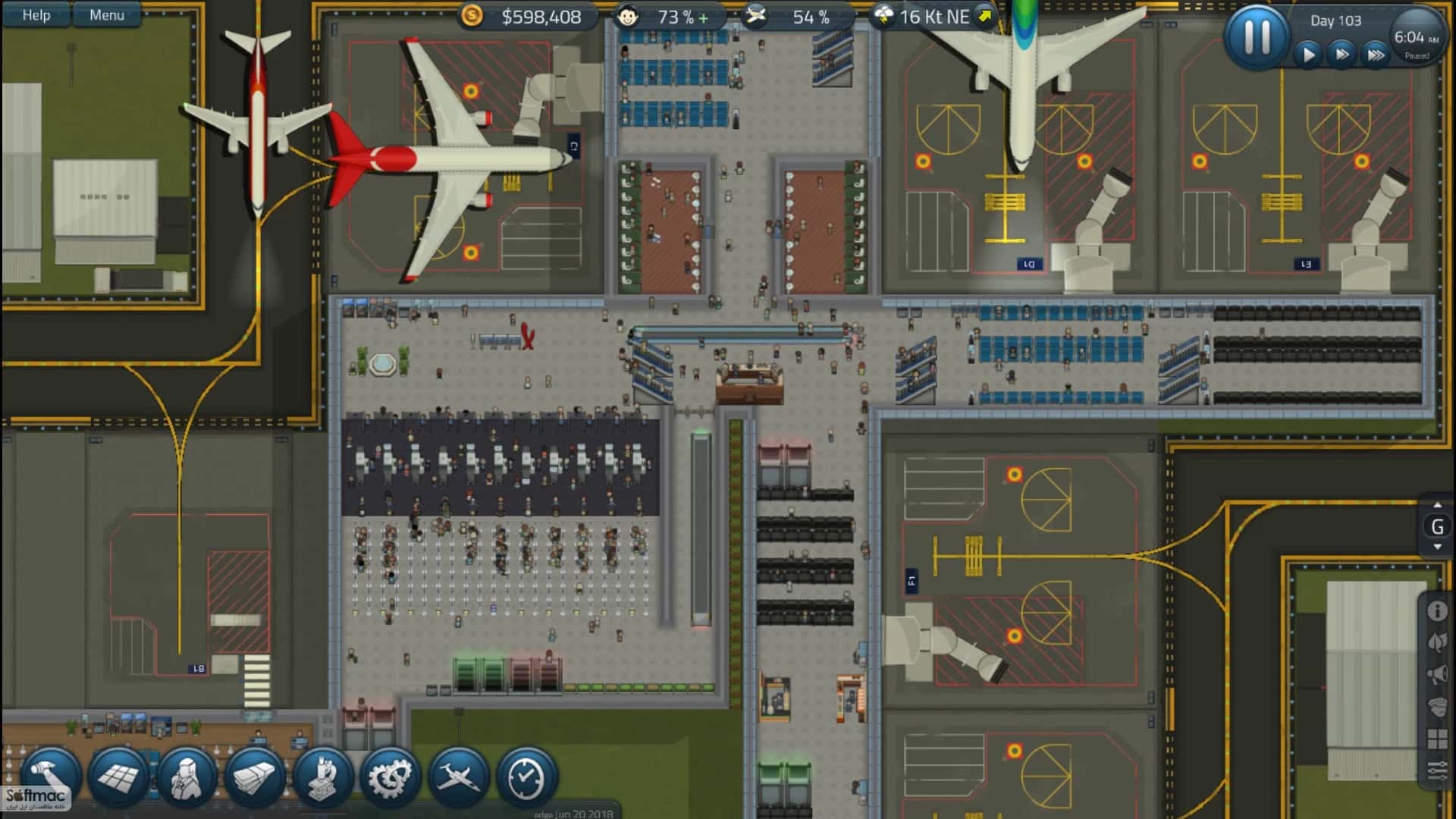Click the yellow arrow beside the wind indicator
Image resolution: width=1456 pixels, height=819 pixels.
pos(984,15)
